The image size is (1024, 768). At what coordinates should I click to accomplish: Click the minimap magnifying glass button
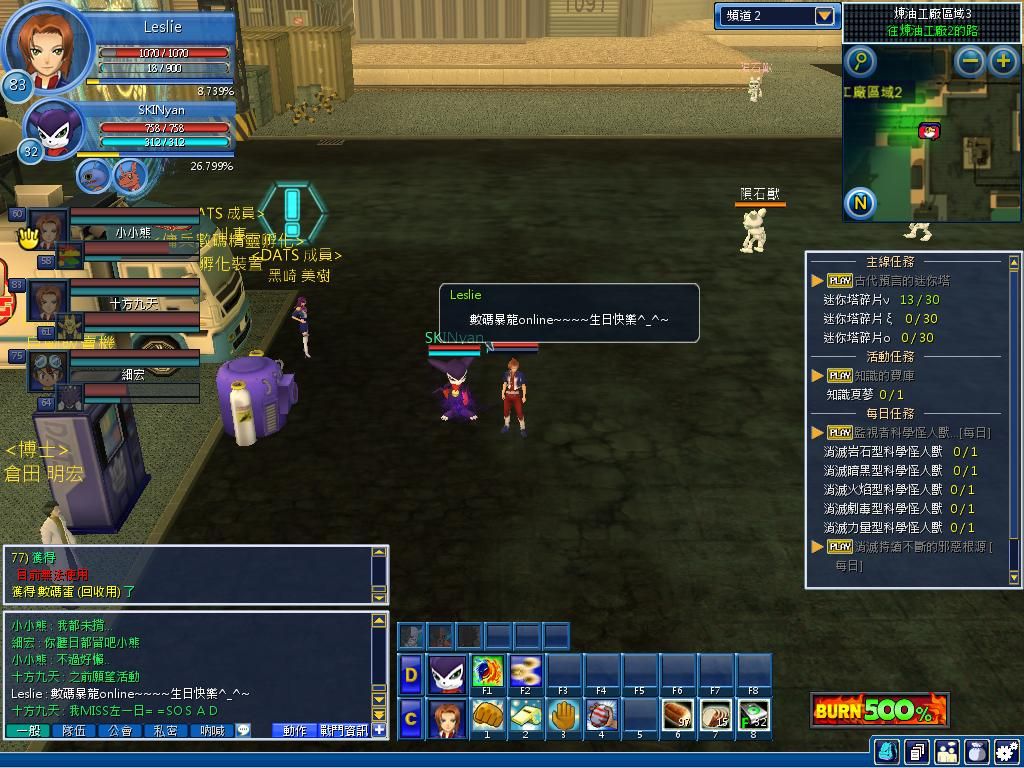pos(860,62)
